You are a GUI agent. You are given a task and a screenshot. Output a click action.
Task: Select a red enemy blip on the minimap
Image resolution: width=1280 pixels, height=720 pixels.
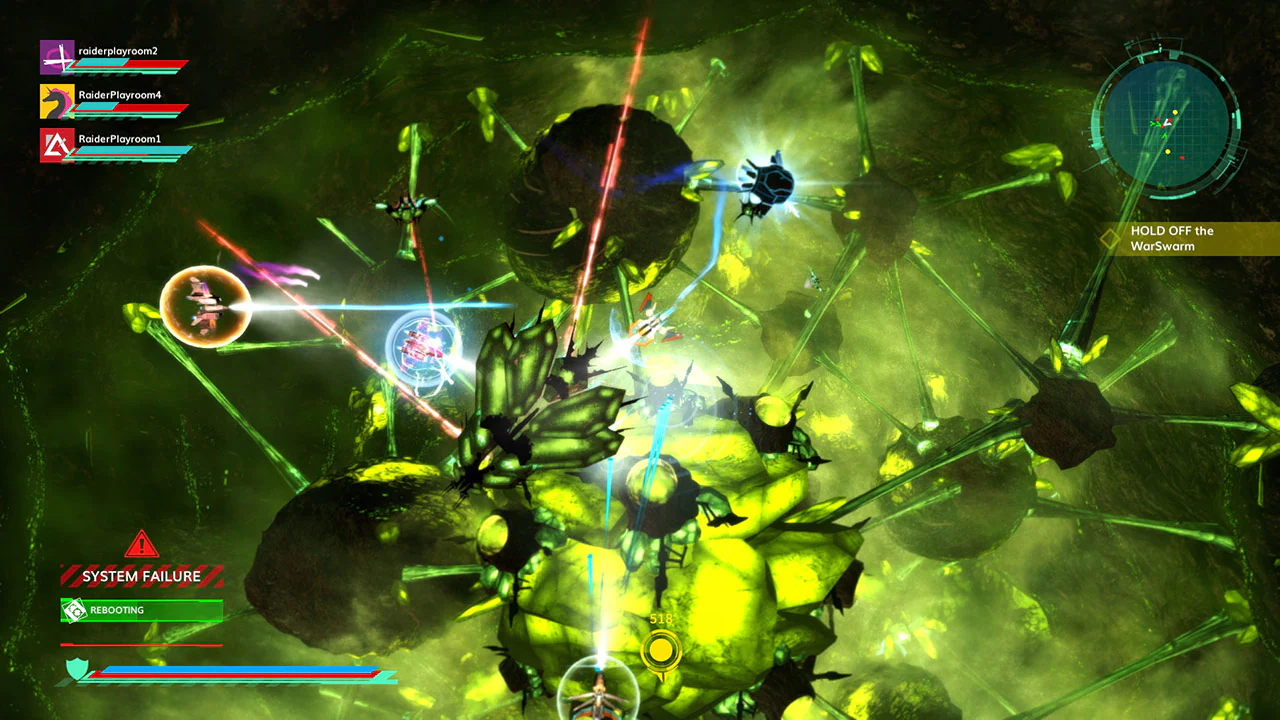pyautogui.click(x=1181, y=158)
